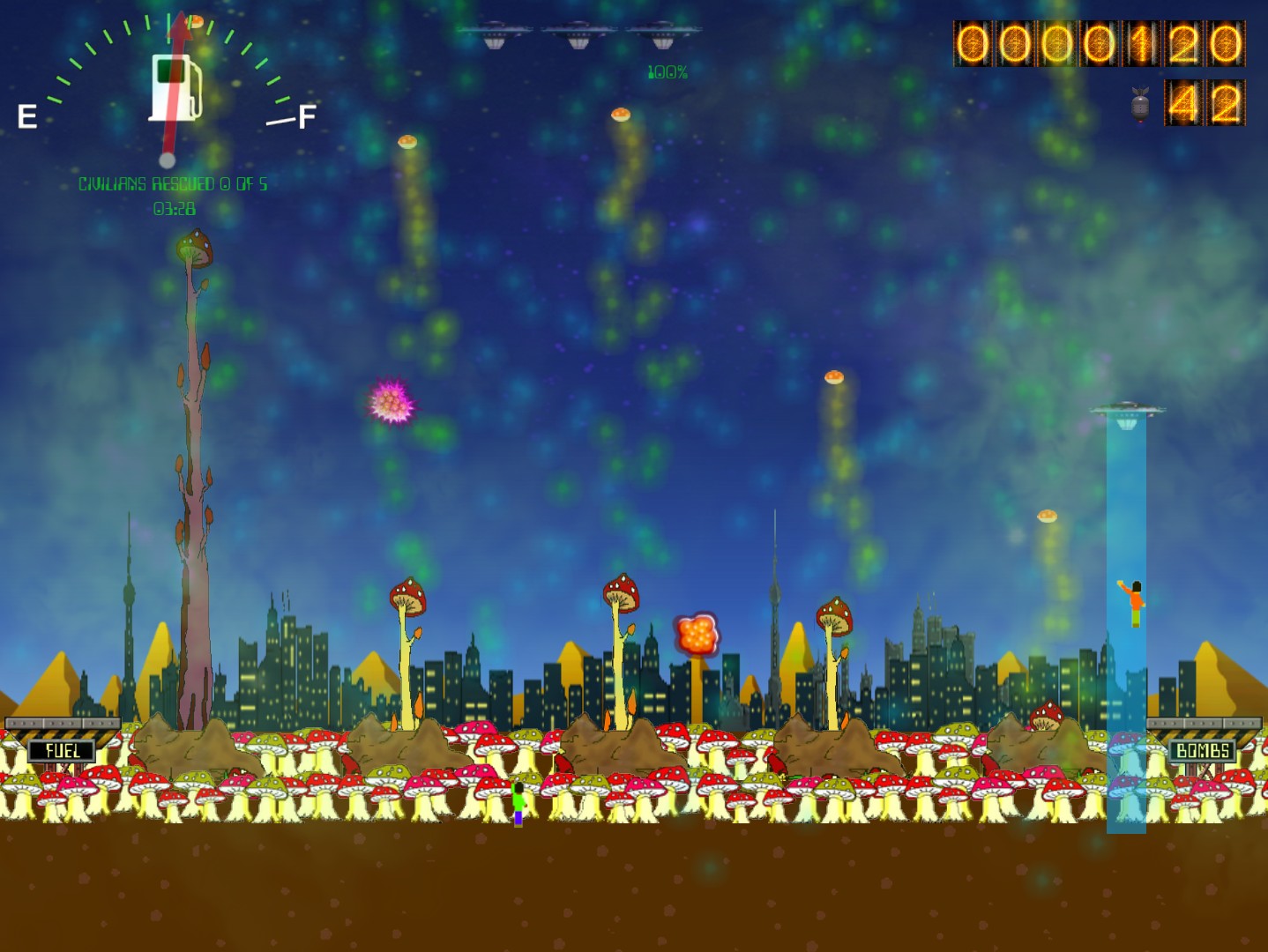Open the Civilians Rescued objective tracker
The image size is (1268, 952).
(173, 184)
